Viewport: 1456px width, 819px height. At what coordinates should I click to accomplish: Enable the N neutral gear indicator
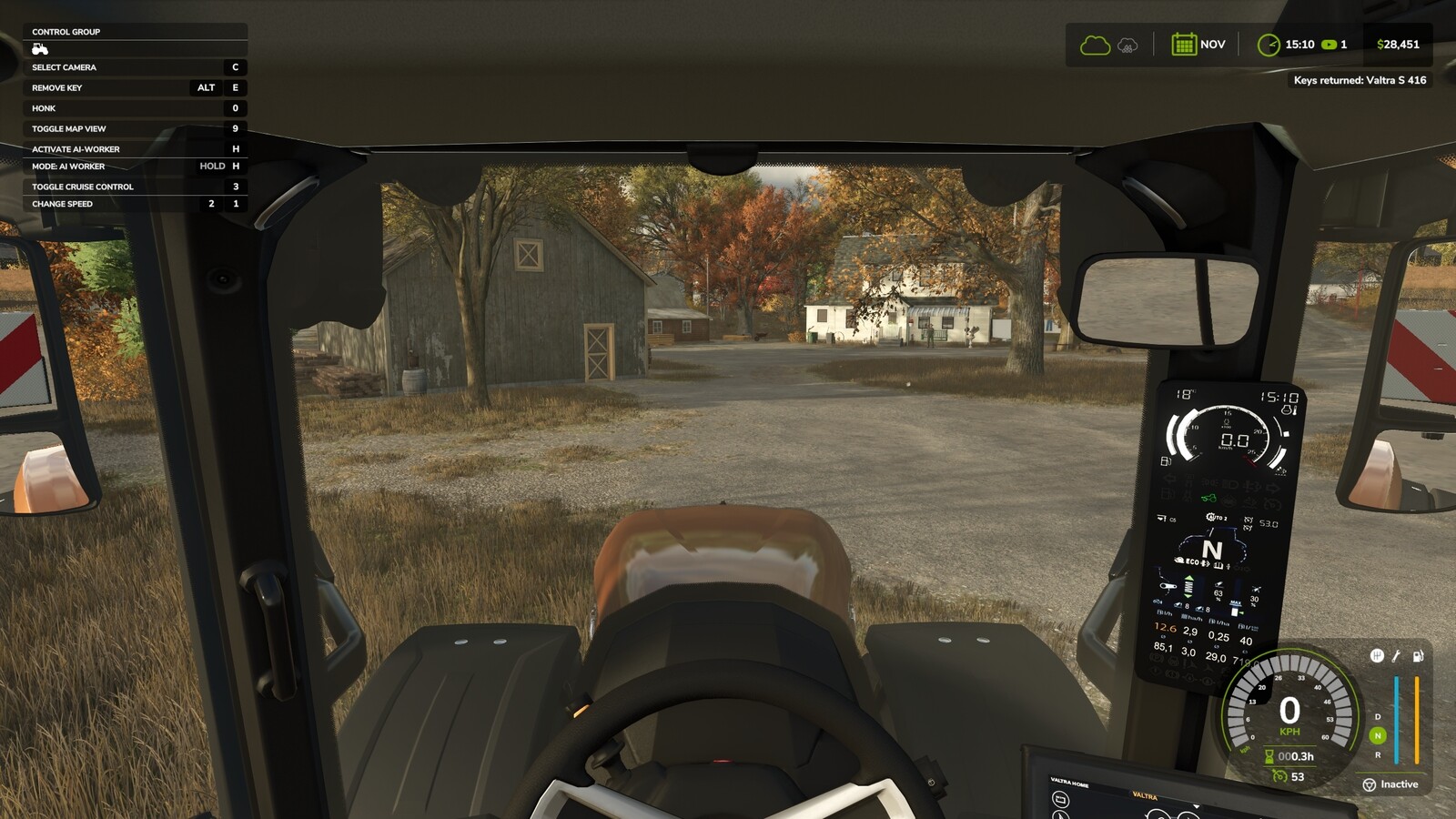click(1378, 734)
